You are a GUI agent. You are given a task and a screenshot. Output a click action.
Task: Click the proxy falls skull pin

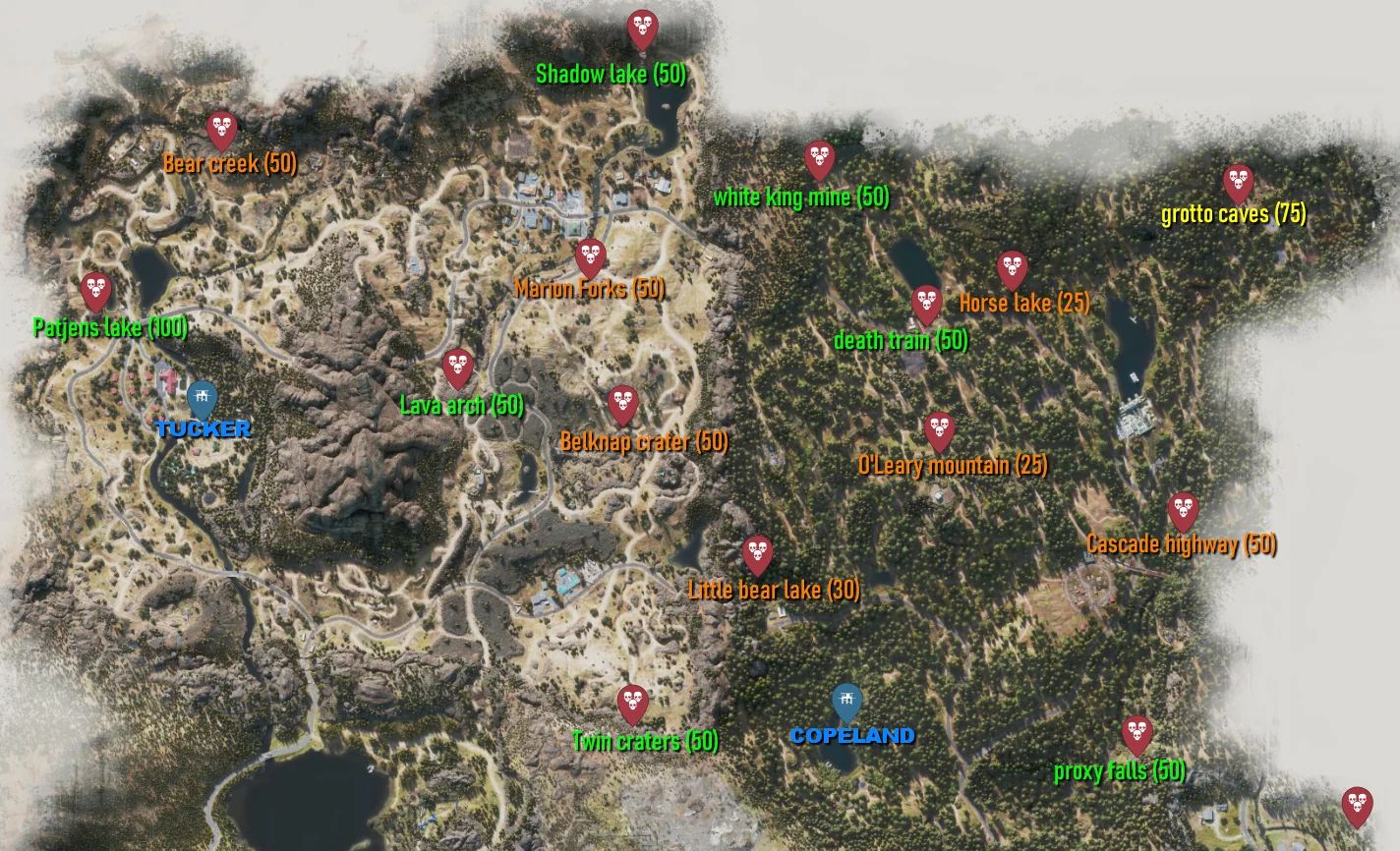(x=1137, y=731)
